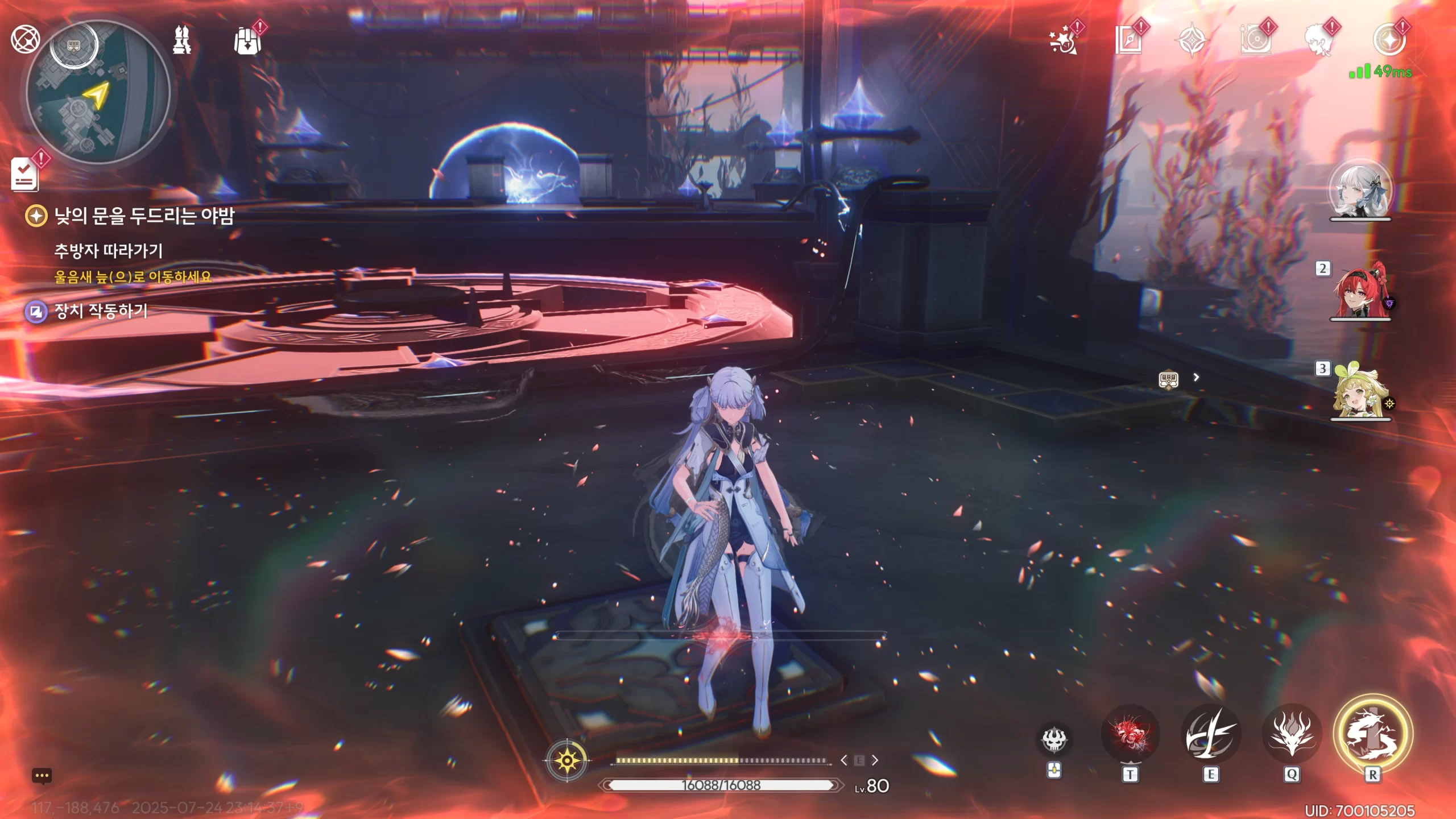Open the globe terminal menu icon

click(25, 39)
